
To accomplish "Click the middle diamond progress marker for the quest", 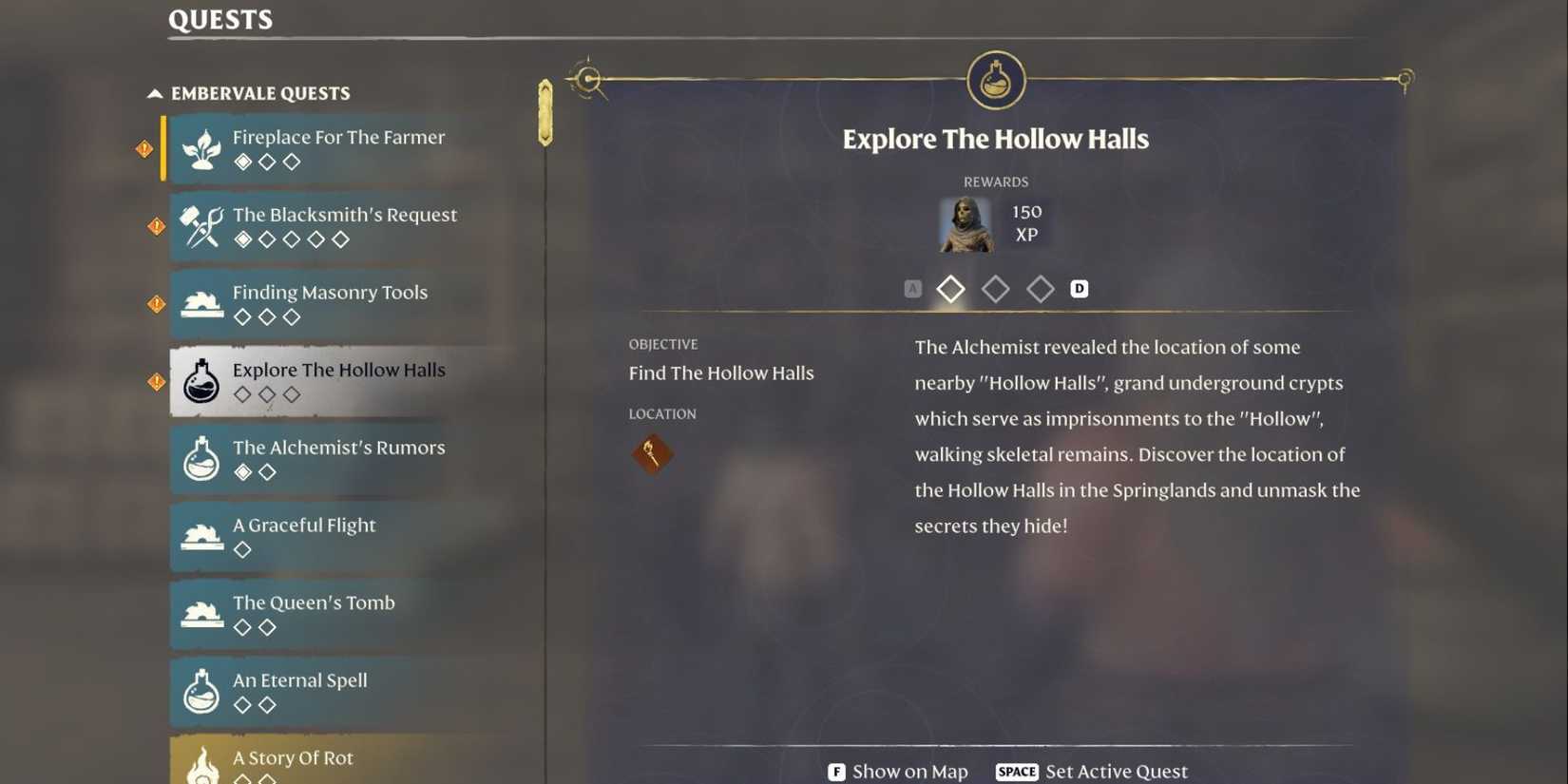I will point(996,289).
